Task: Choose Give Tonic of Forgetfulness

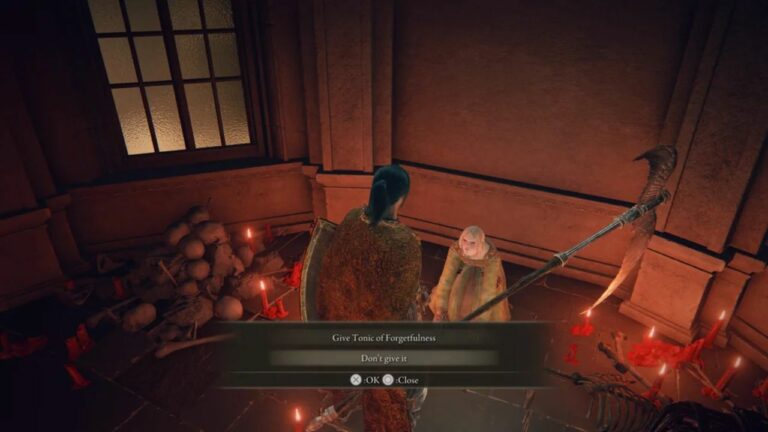Action: 384,338
